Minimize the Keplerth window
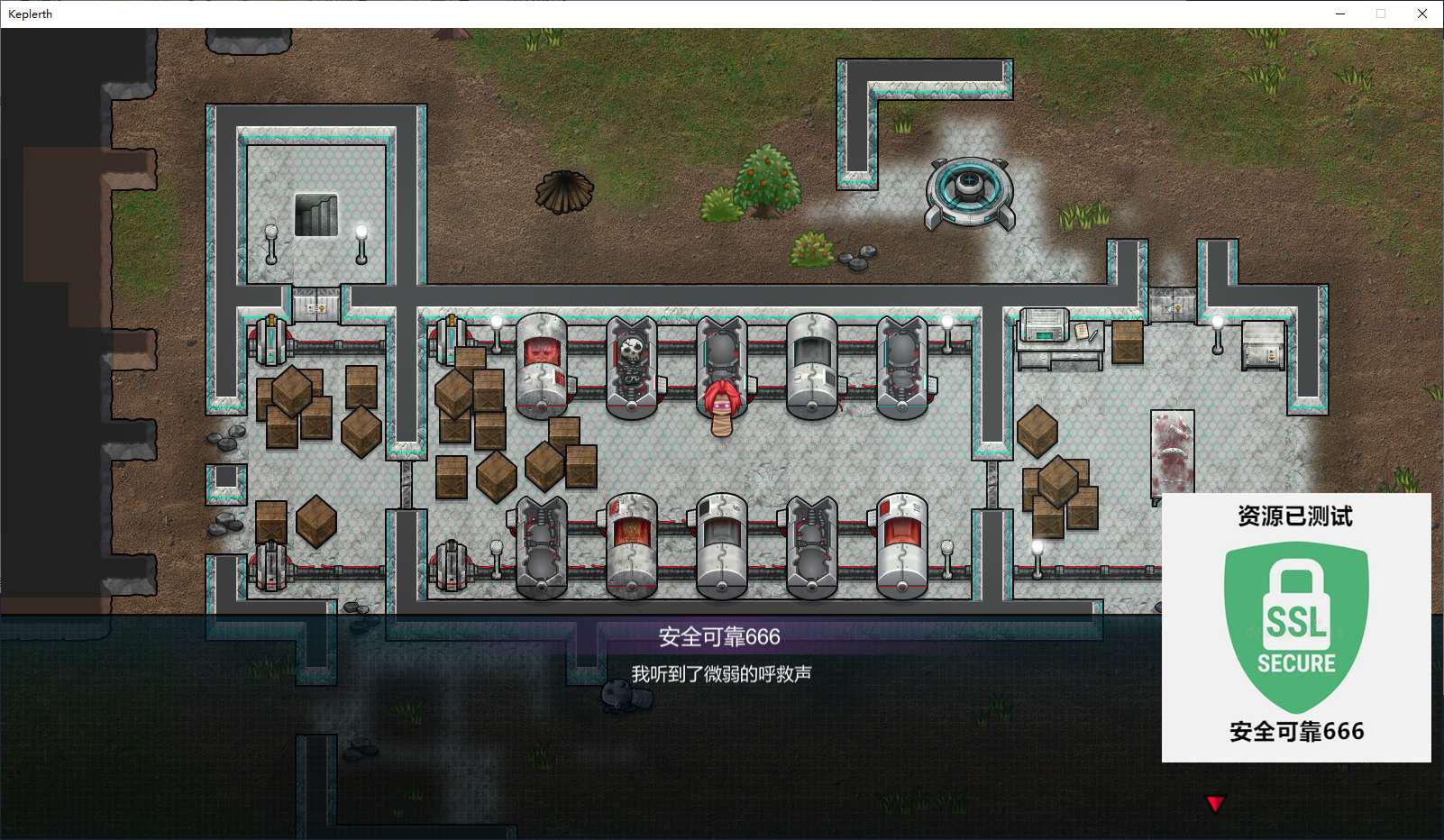This screenshot has width=1444, height=840. pyautogui.click(x=1340, y=14)
